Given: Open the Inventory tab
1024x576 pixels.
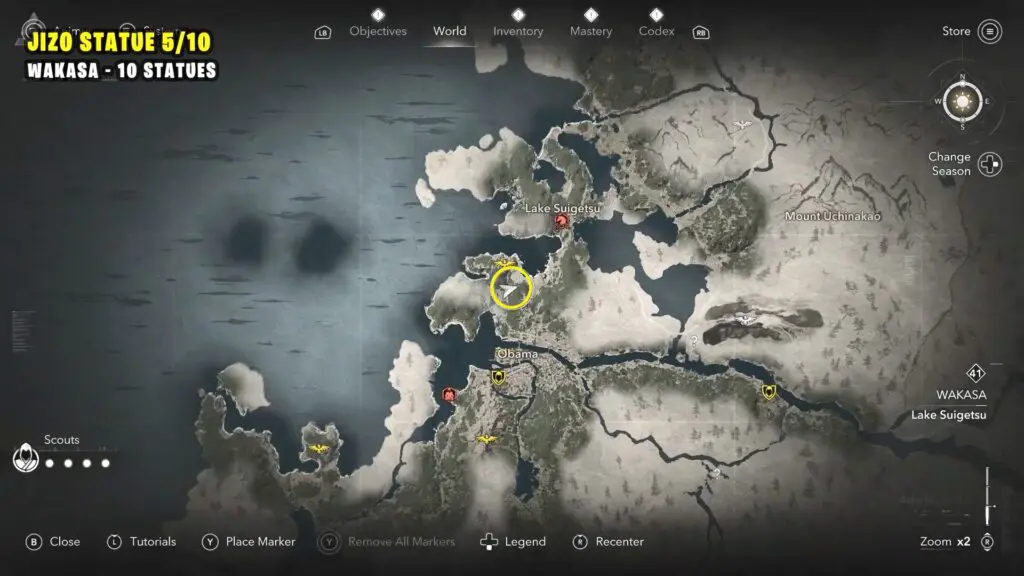Looking at the screenshot, I should point(517,31).
